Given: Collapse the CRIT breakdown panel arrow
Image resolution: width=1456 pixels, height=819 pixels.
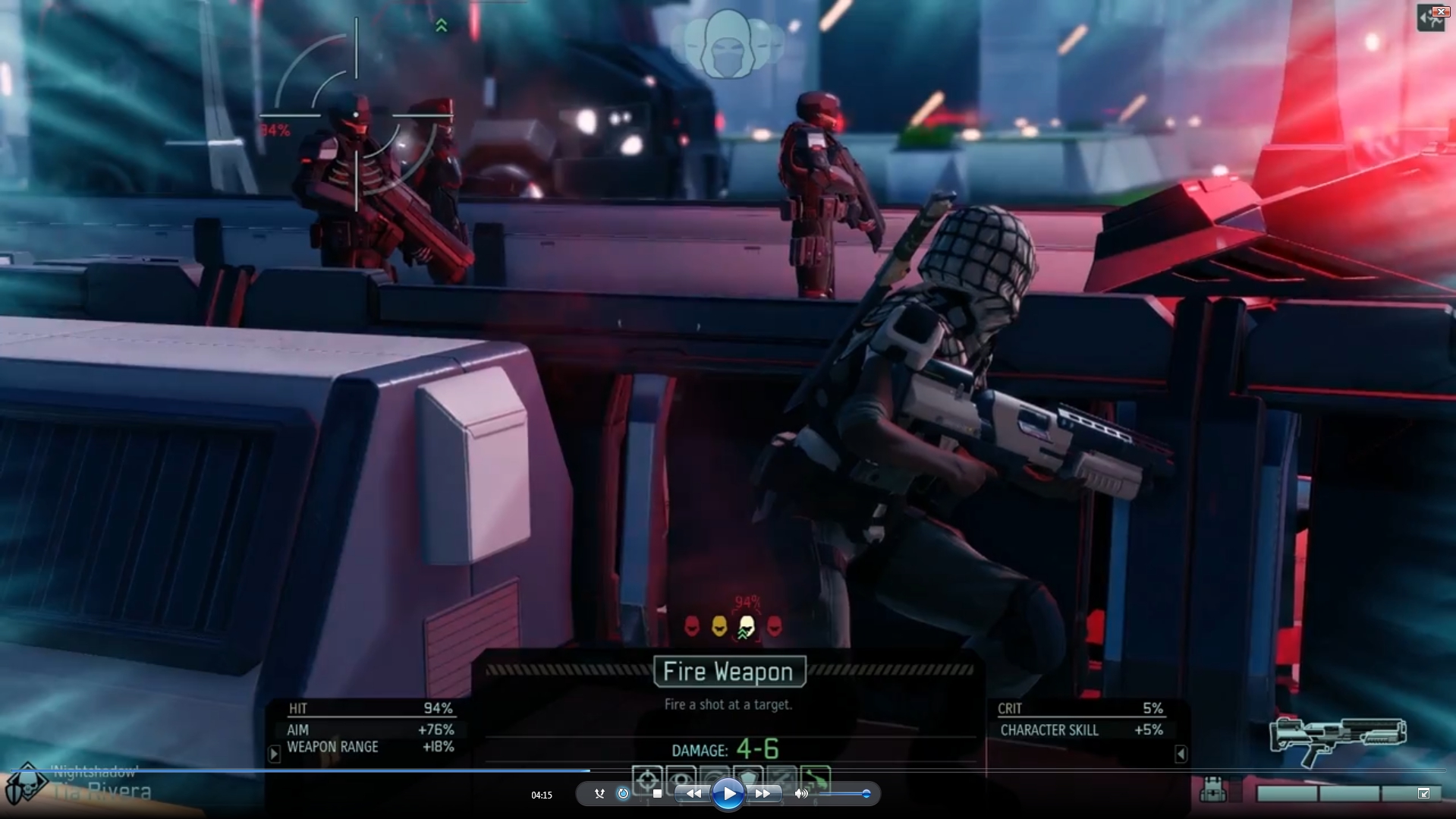Looking at the screenshot, I should 1180,754.
